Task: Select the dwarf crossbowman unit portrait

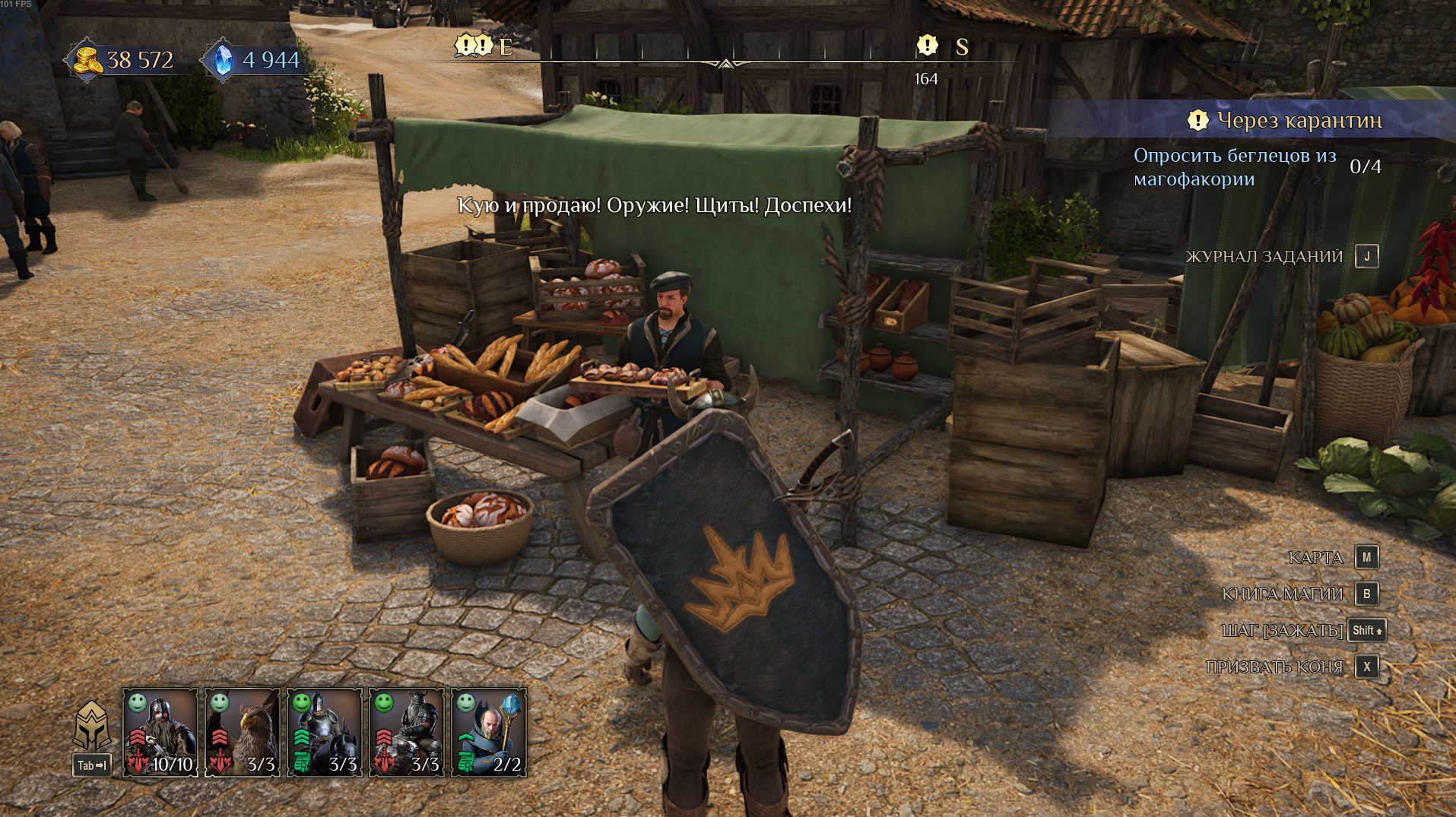Action: click(160, 732)
